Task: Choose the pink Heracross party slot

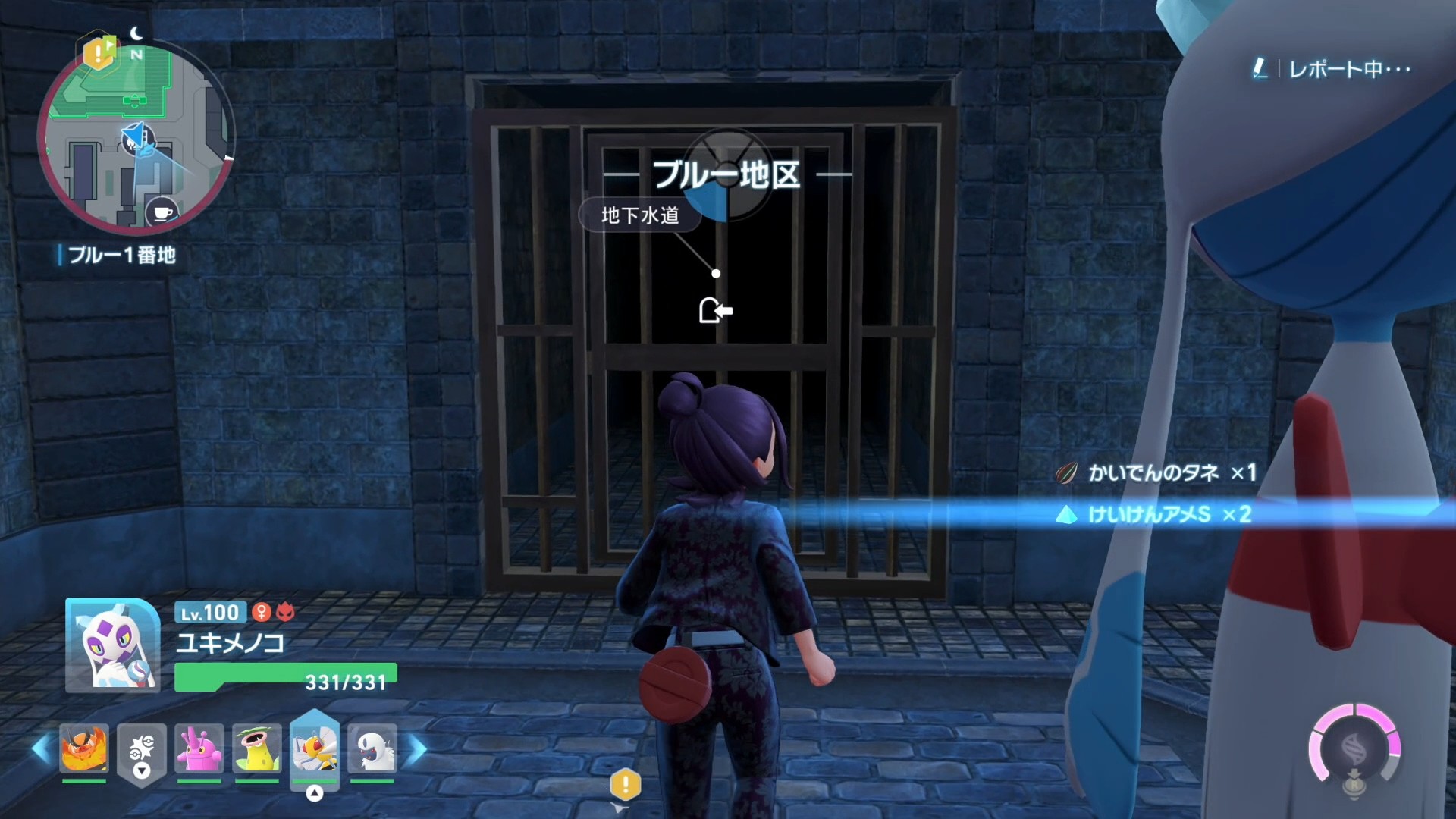Action: point(199,749)
